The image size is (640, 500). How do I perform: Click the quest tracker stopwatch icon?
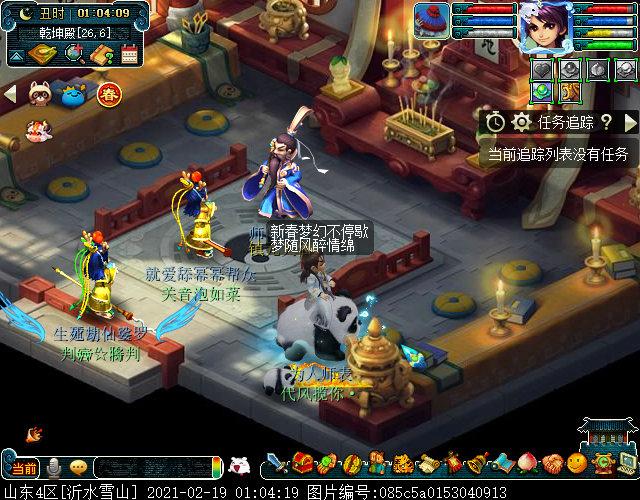click(496, 122)
